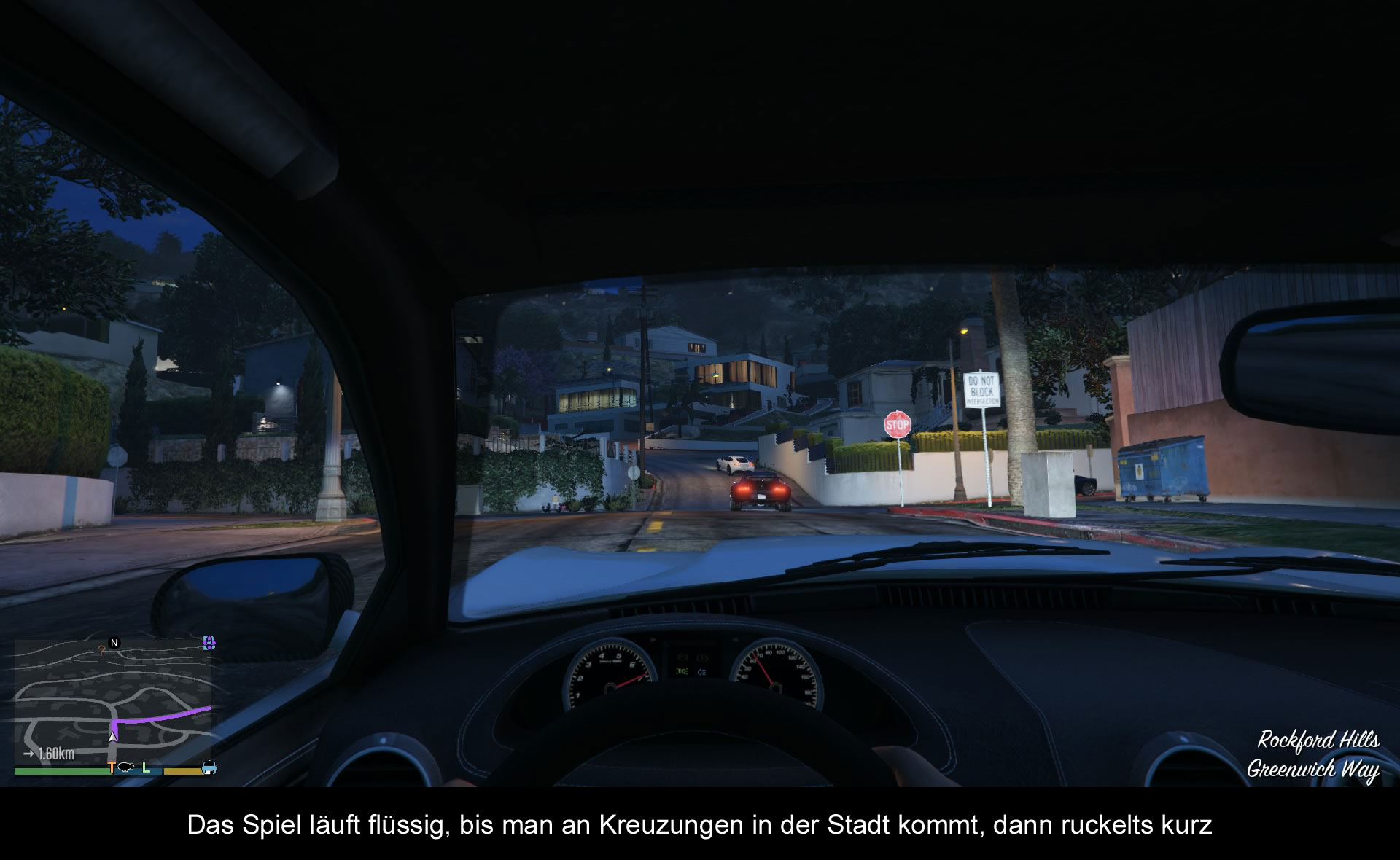Click the north compass N indicator

click(x=114, y=643)
